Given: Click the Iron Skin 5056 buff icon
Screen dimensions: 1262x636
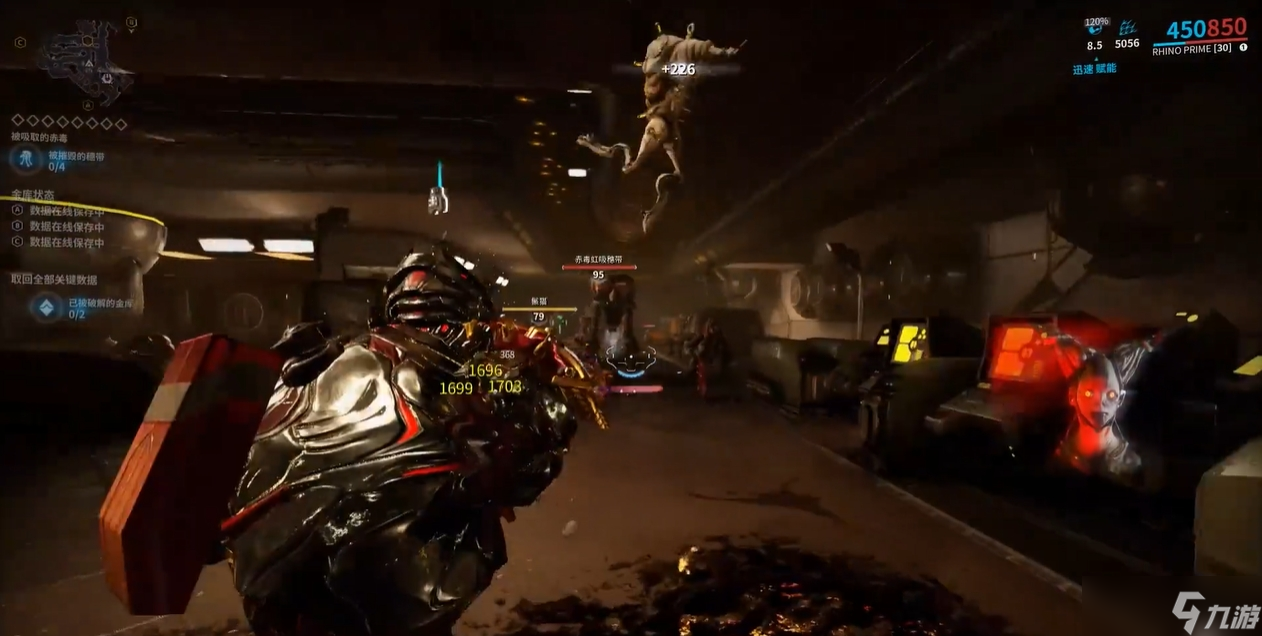Looking at the screenshot, I should (x=1128, y=29).
